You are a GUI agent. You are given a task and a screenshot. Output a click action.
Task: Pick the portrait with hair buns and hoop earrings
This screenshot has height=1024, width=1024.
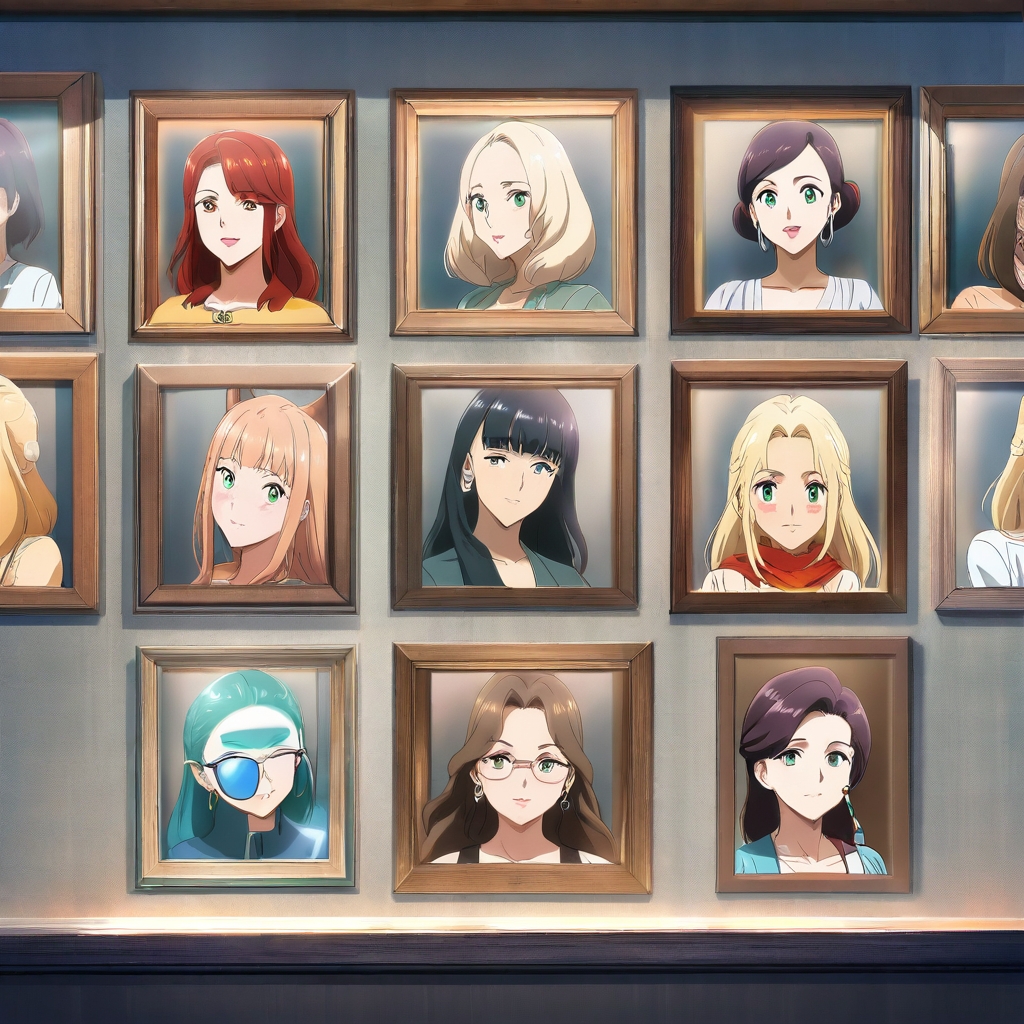click(791, 210)
